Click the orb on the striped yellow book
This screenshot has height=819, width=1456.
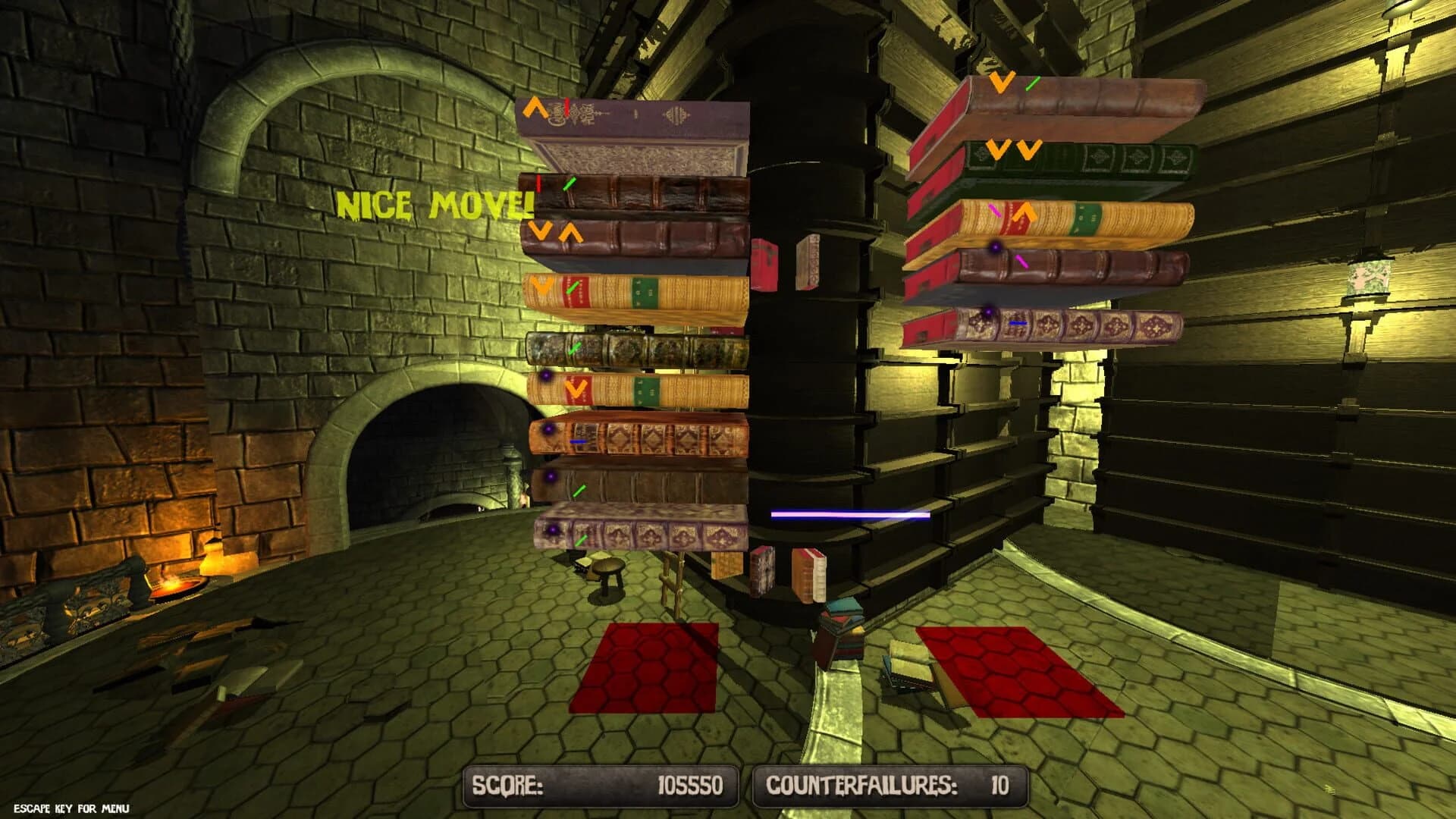[544, 376]
